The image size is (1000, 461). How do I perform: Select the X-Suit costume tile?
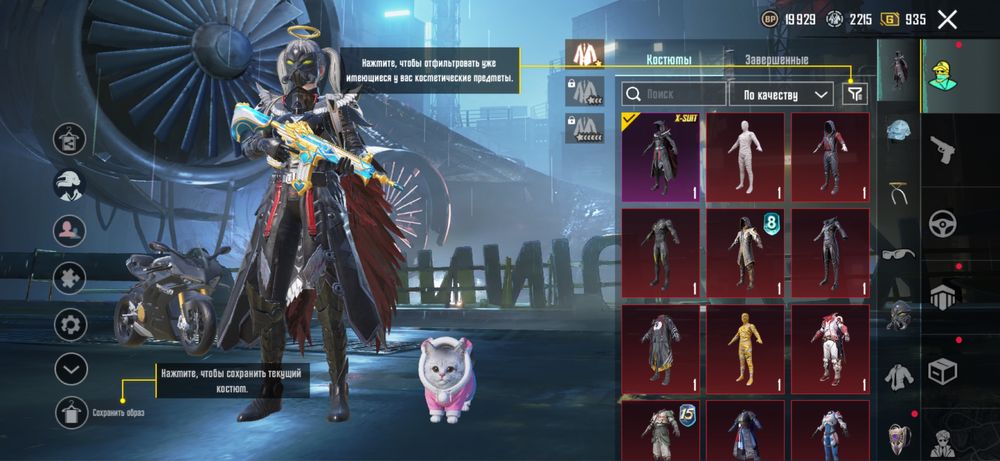click(x=661, y=157)
